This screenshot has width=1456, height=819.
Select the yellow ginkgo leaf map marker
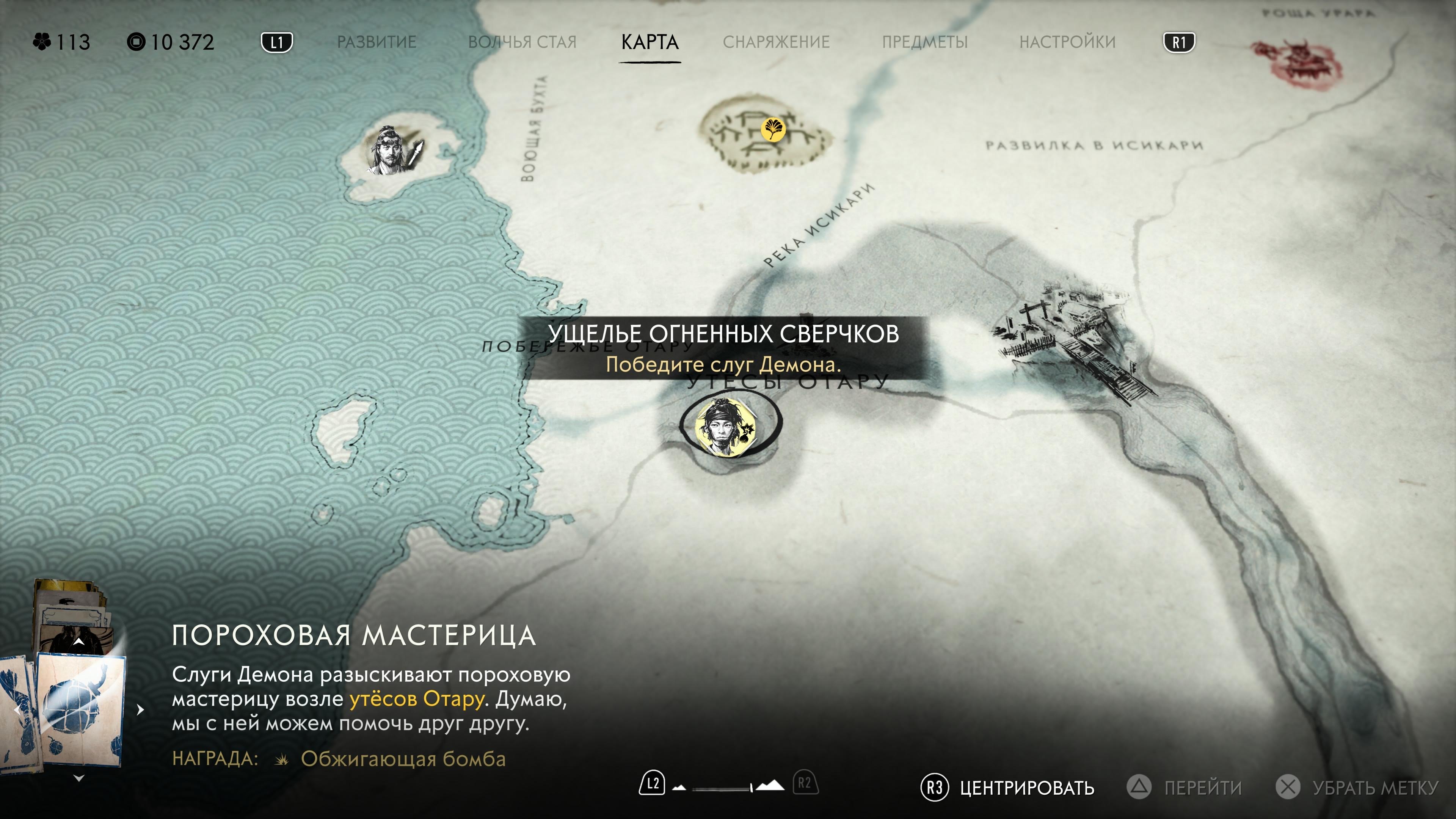click(x=772, y=129)
